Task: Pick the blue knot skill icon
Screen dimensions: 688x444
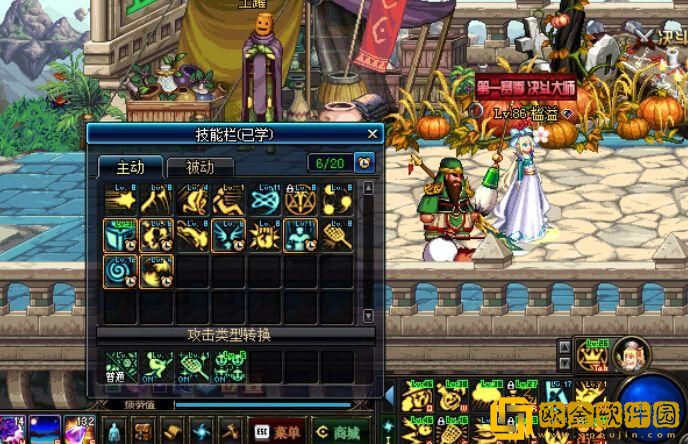Action: click(264, 200)
